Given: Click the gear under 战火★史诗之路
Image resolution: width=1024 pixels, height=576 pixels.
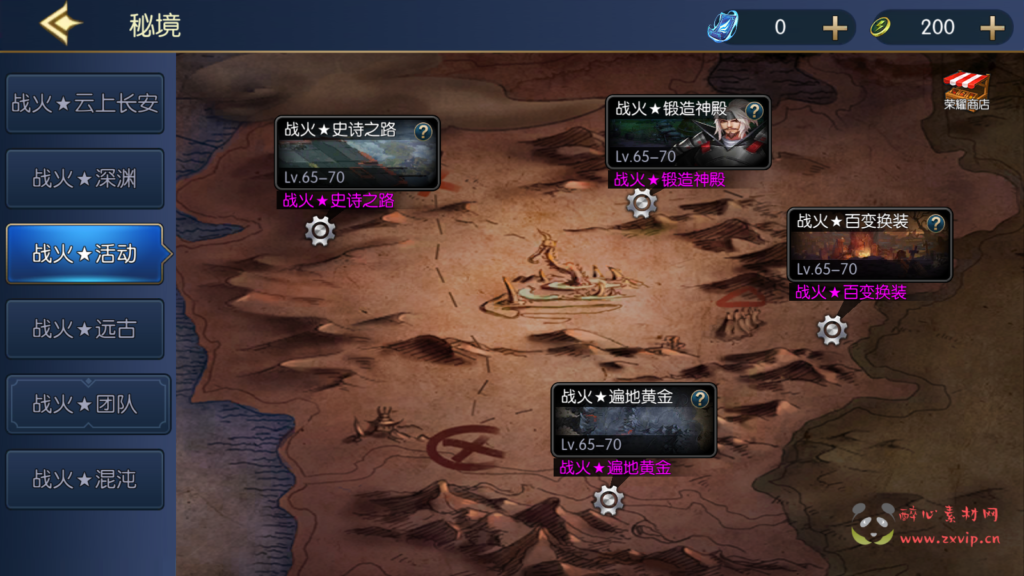Looking at the screenshot, I should [320, 231].
